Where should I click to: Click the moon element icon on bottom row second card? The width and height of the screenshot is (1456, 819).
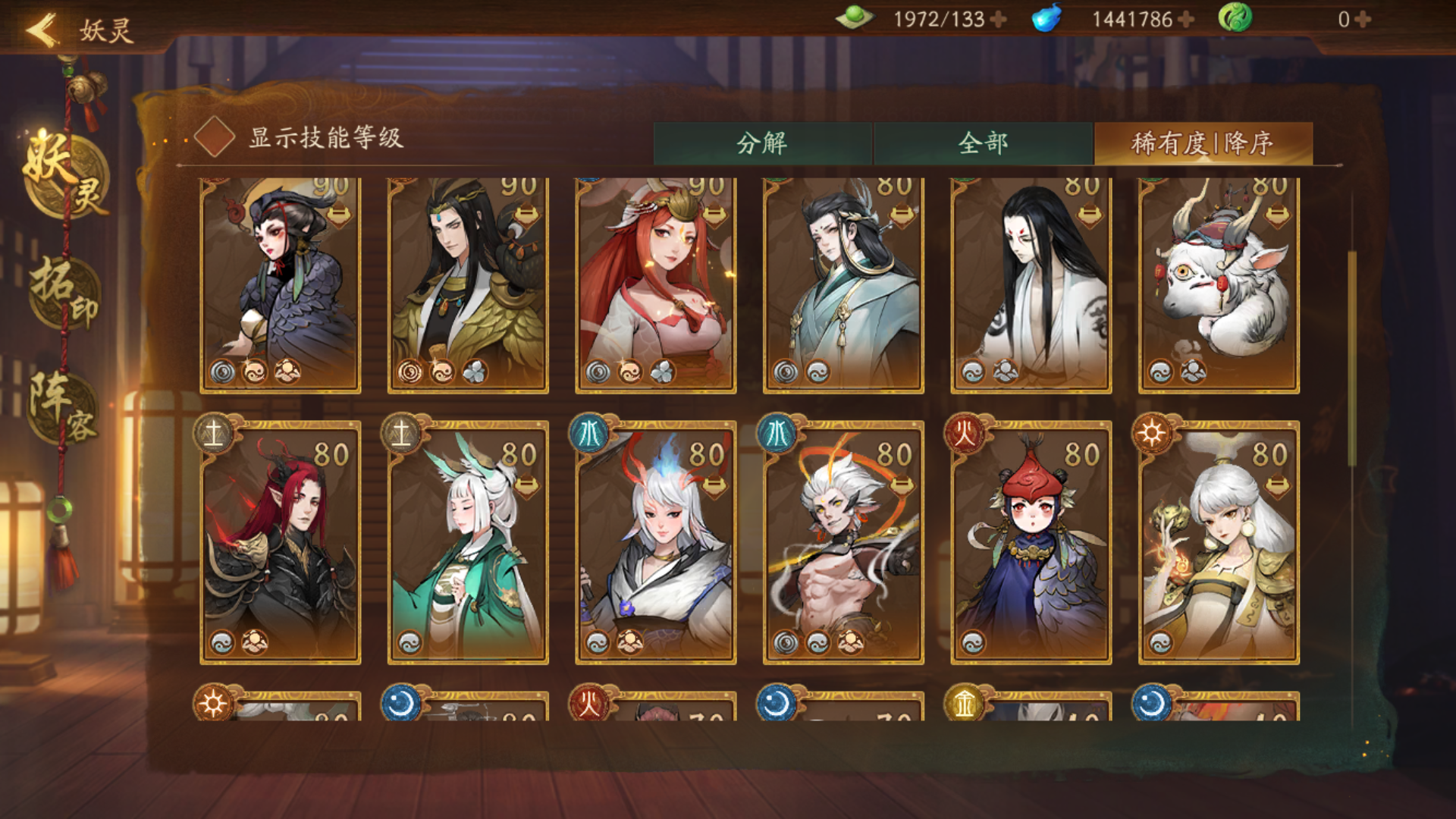pyautogui.click(x=399, y=703)
